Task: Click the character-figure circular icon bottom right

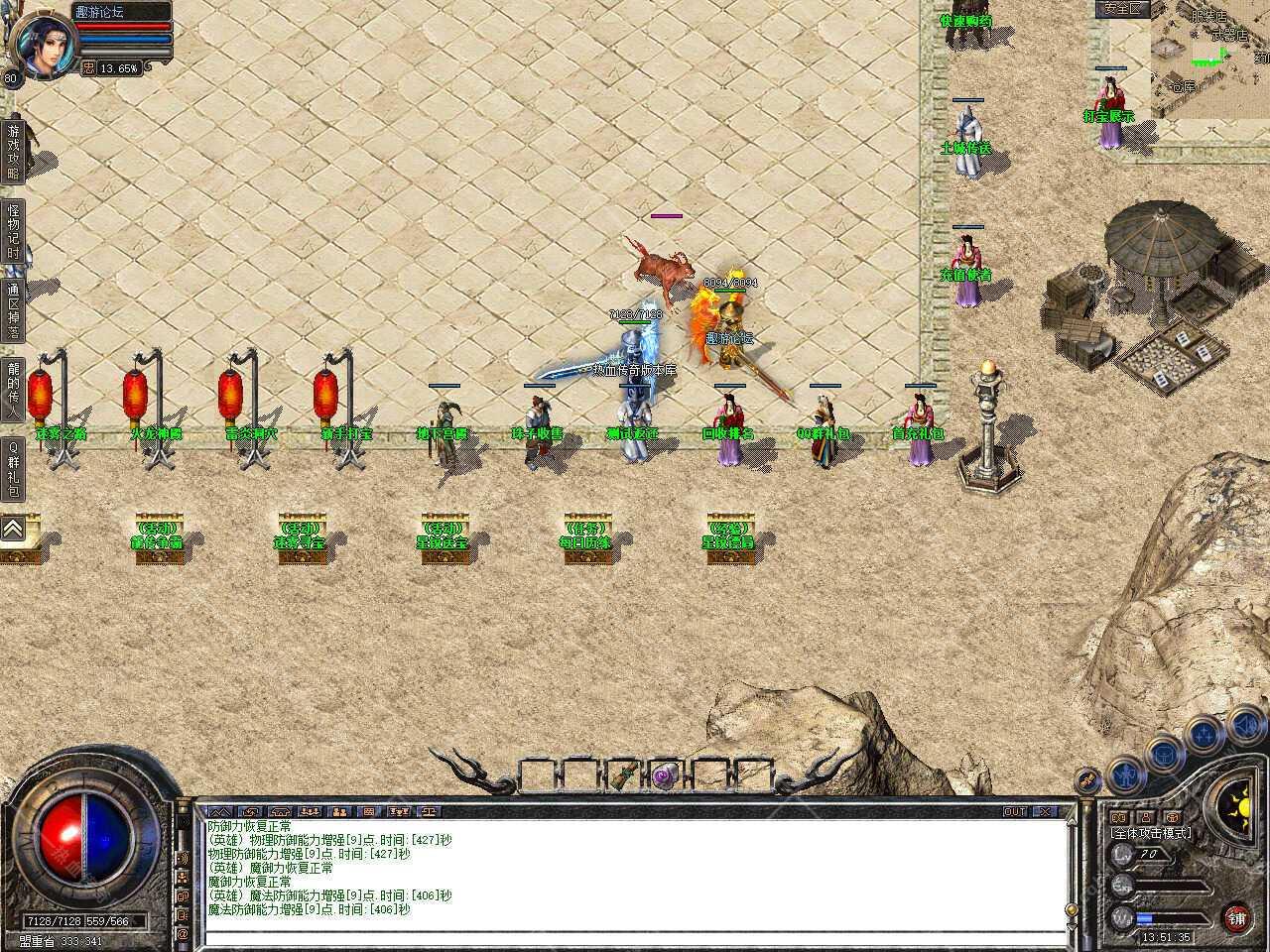Action: pos(1126,776)
